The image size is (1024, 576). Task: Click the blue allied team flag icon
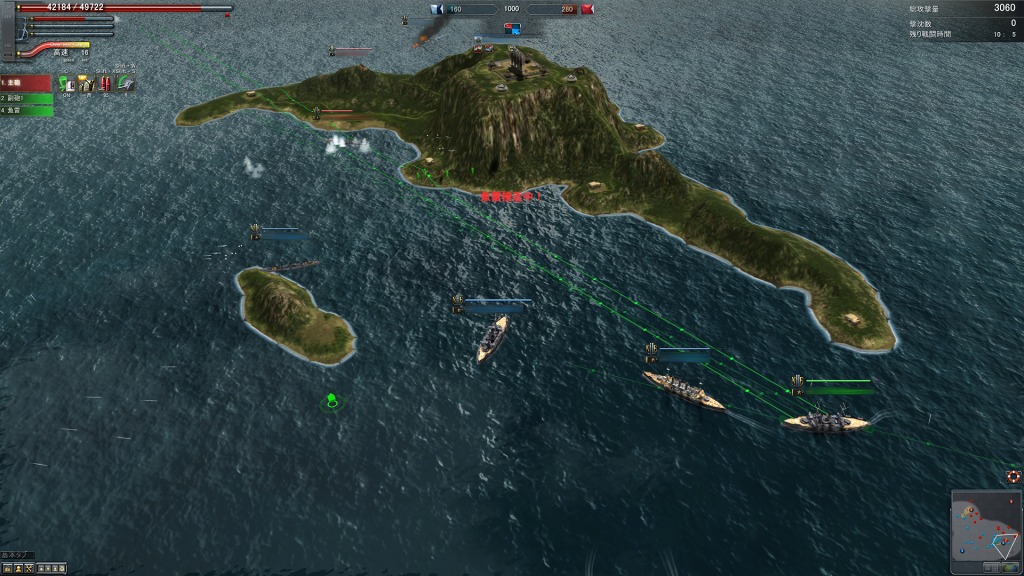click(437, 10)
